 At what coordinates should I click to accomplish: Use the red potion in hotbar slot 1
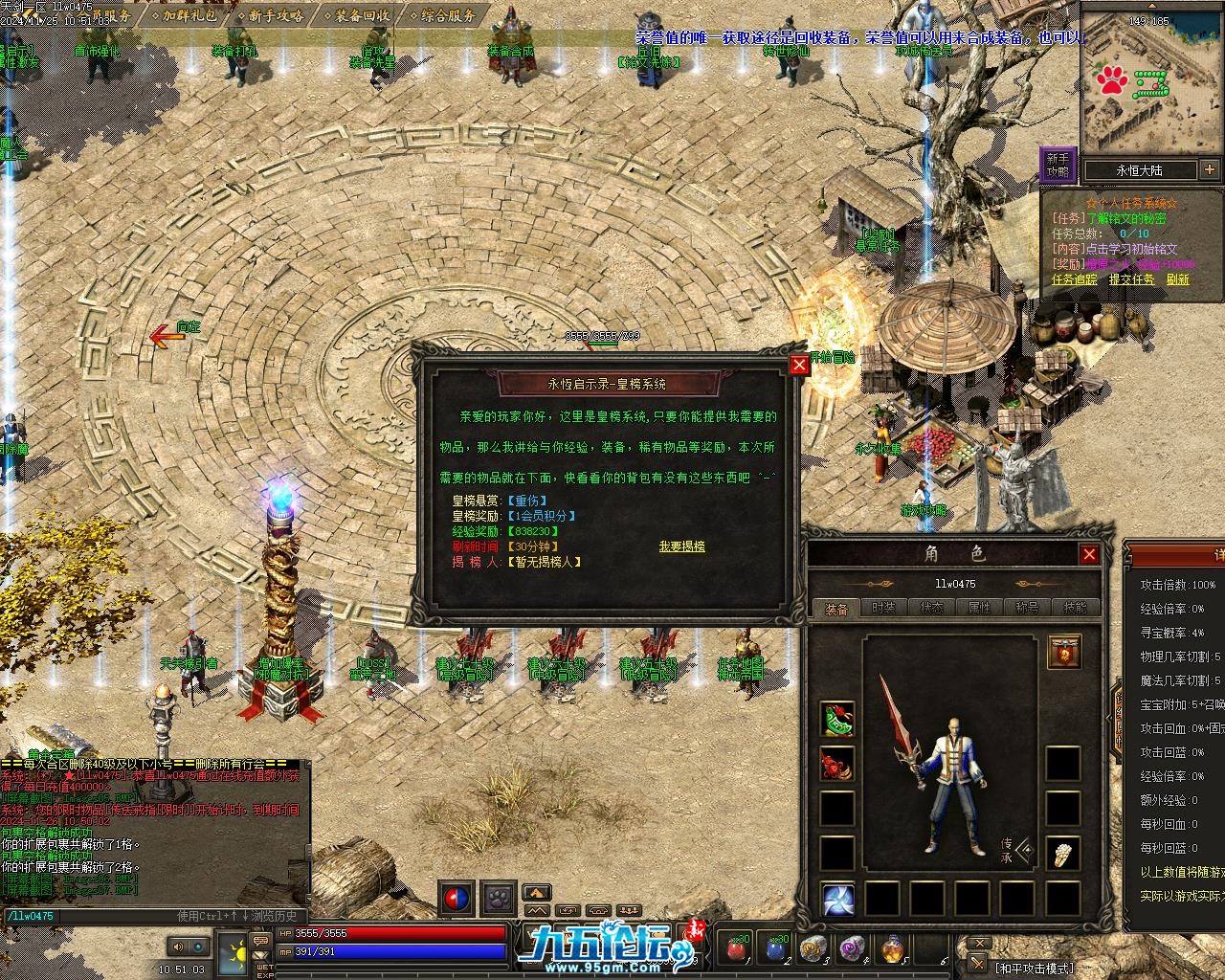[x=736, y=948]
